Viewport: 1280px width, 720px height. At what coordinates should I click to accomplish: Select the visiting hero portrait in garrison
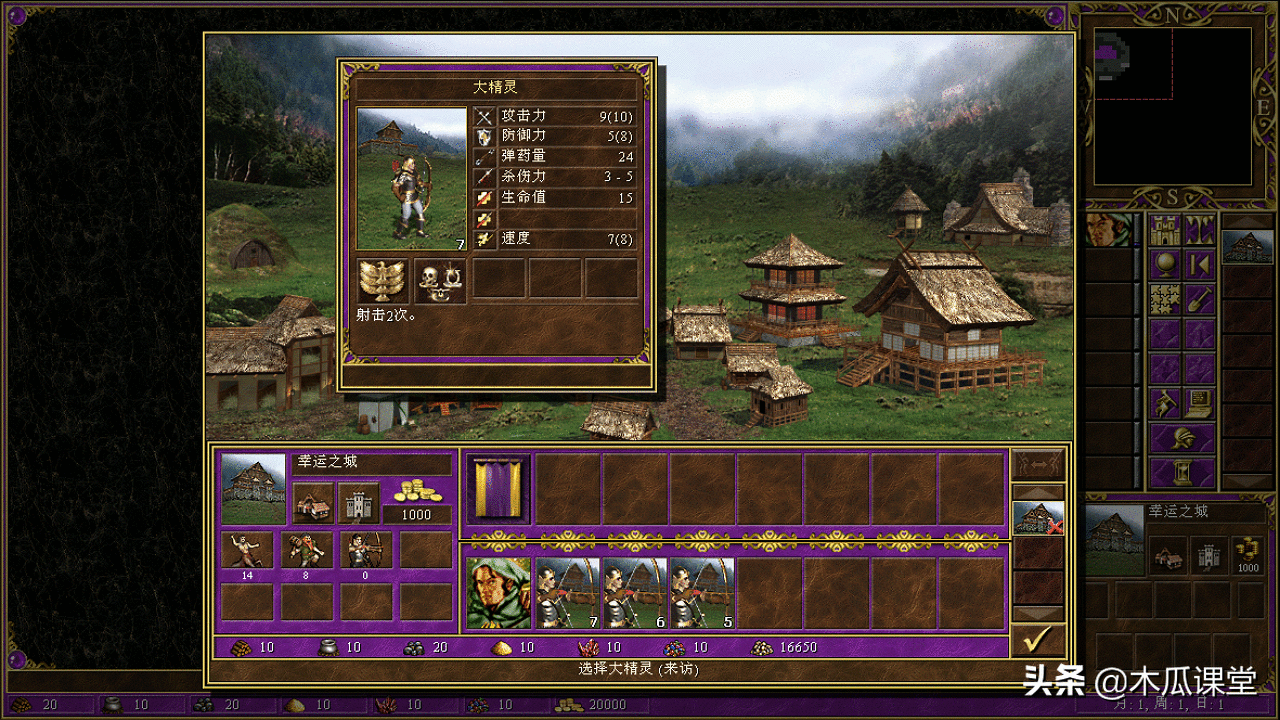[x=498, y=593]
